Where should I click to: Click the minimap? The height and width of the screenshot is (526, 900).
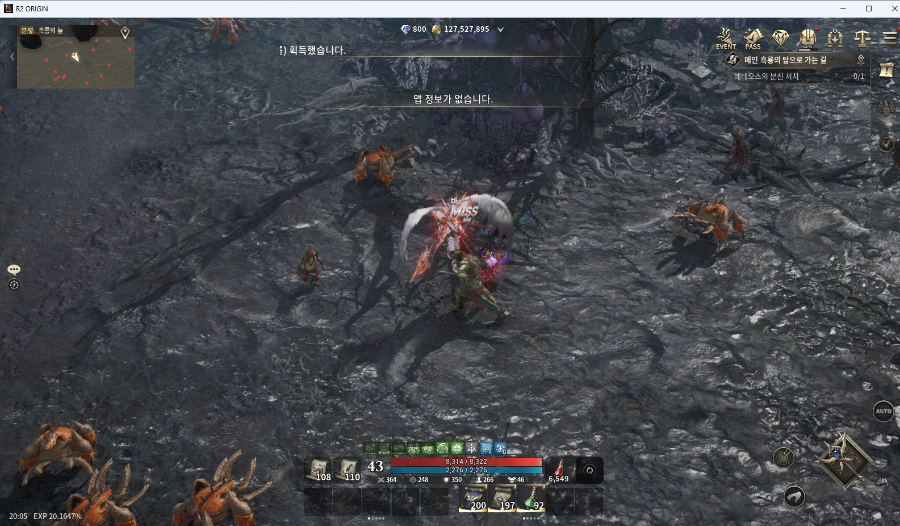pyautogui.click(x=76, y=60)
